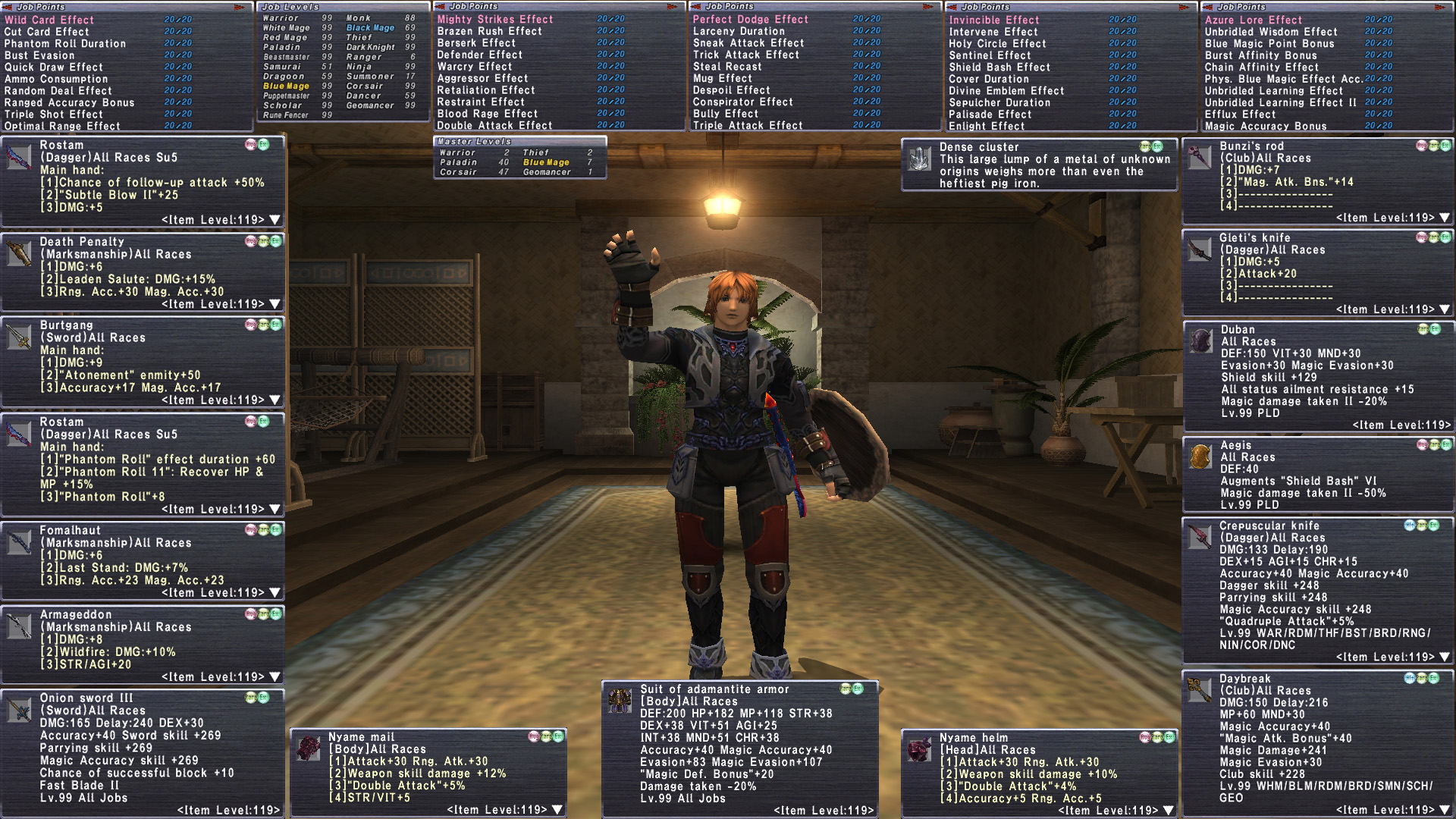1456x819 pixels.
Task: Select the Nyame mail body icon
Action: (x=308, y=748)
